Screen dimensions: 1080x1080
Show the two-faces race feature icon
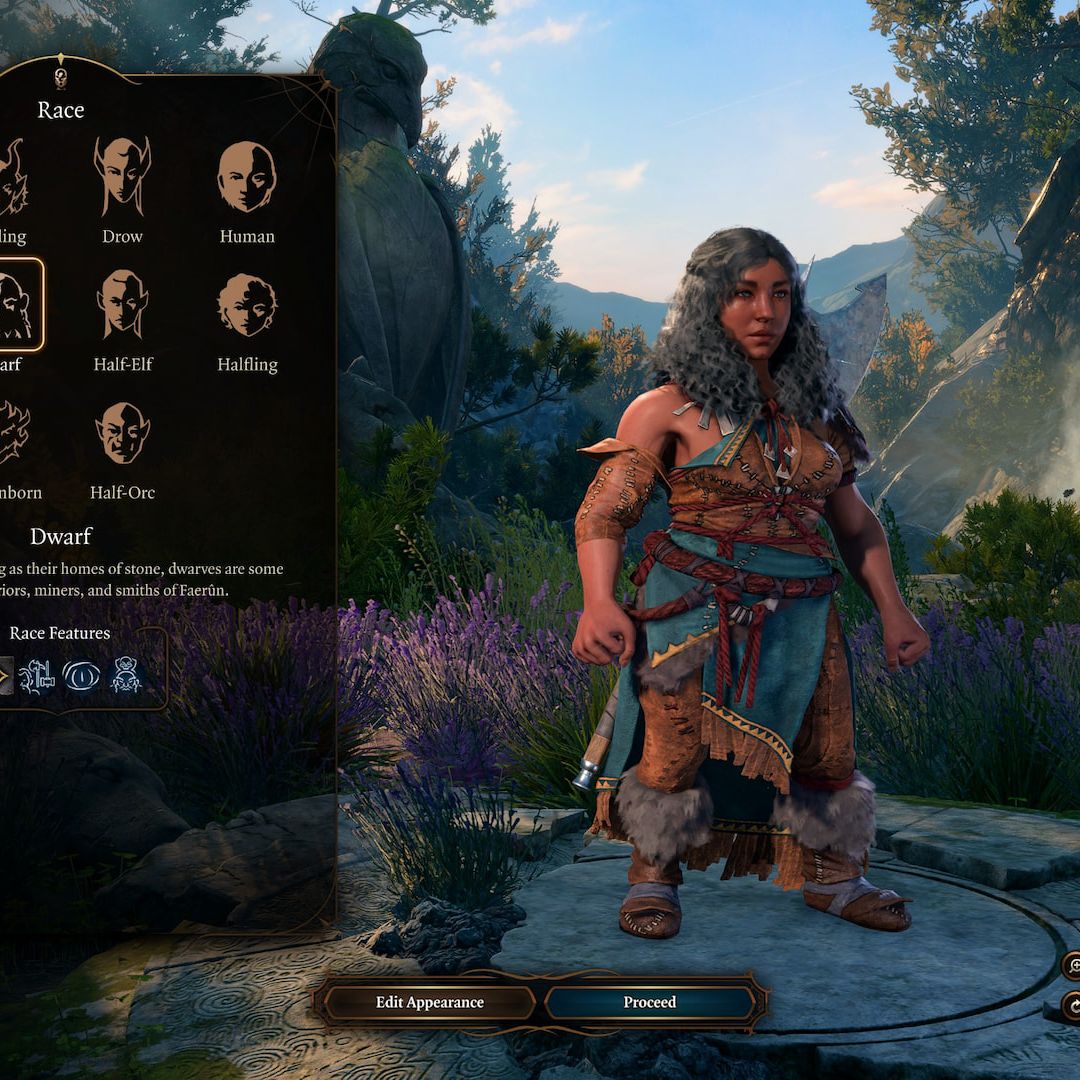pyautogui.click(x=126, y=676)
